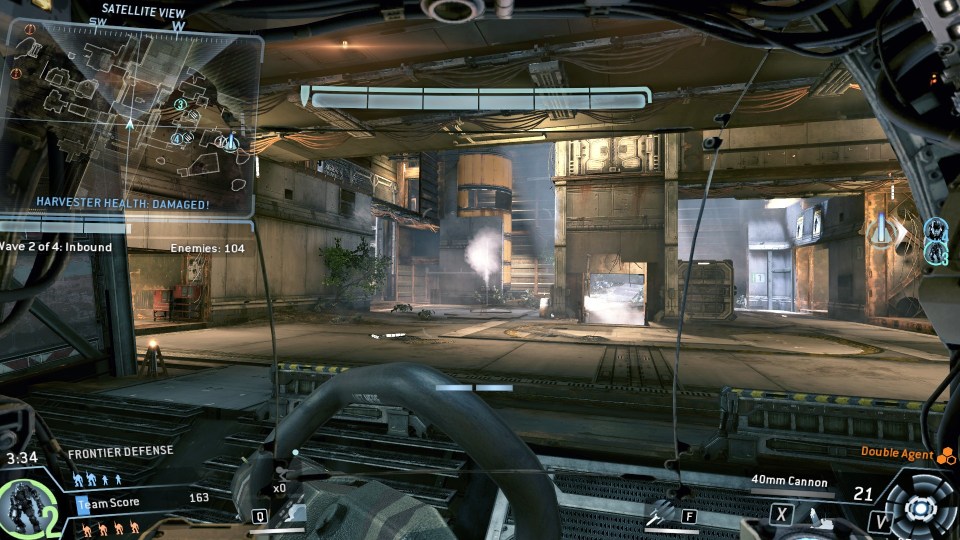Select the 40mm Cannon weapon label
This screenshot has height=540, width=960.
(790, 482)
